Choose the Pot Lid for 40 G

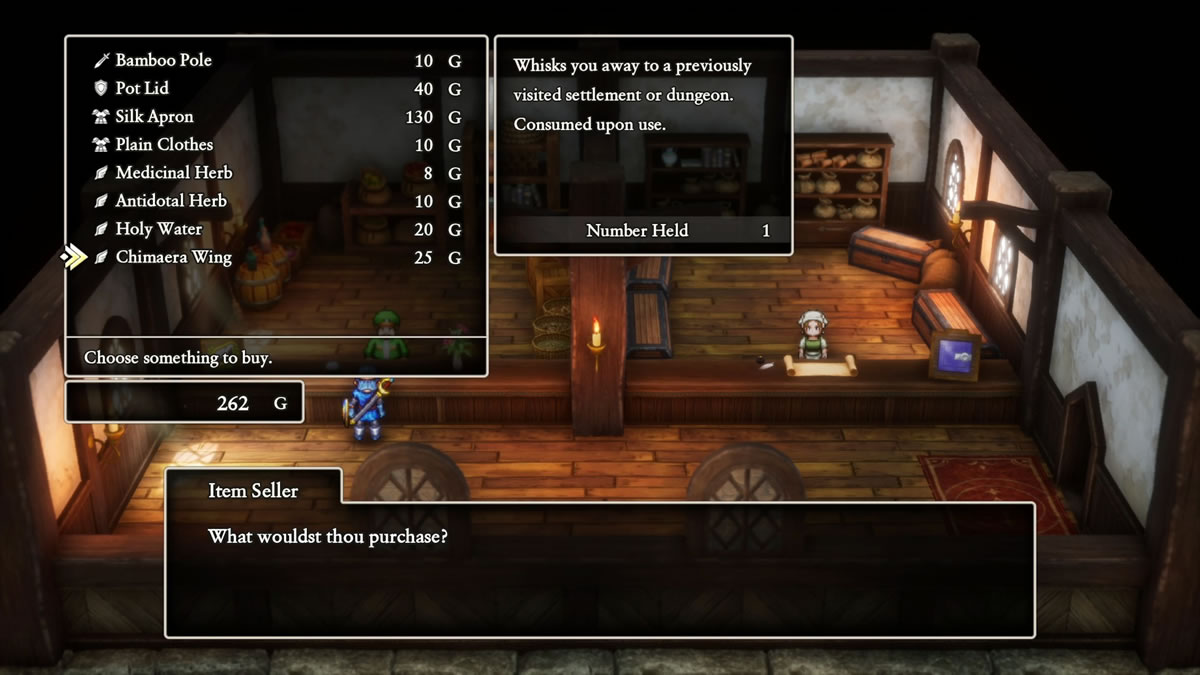click(144, 89)
